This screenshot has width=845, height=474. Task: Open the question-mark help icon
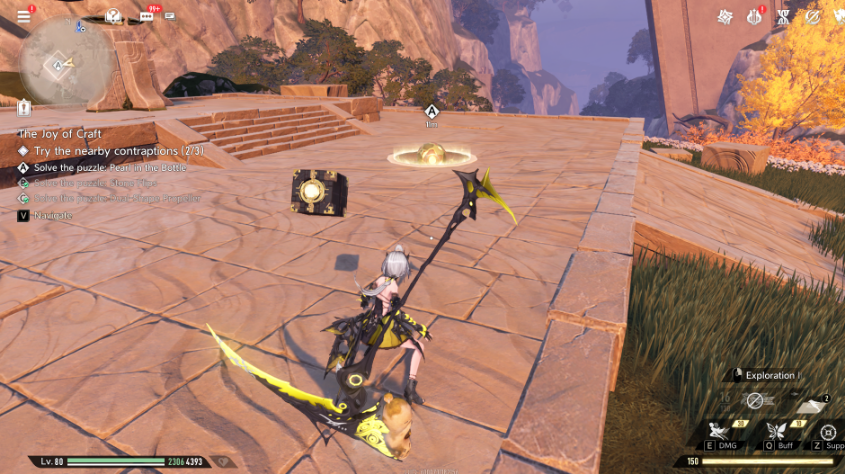[113, 16]
